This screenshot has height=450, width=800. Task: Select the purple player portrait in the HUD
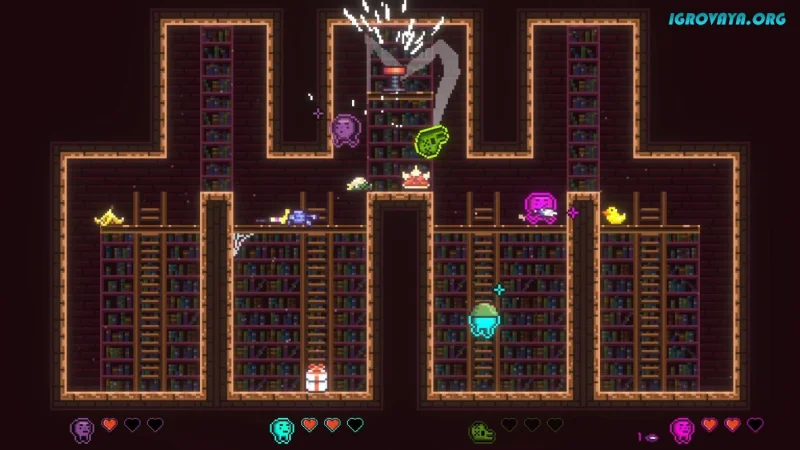tap(82, 429)
